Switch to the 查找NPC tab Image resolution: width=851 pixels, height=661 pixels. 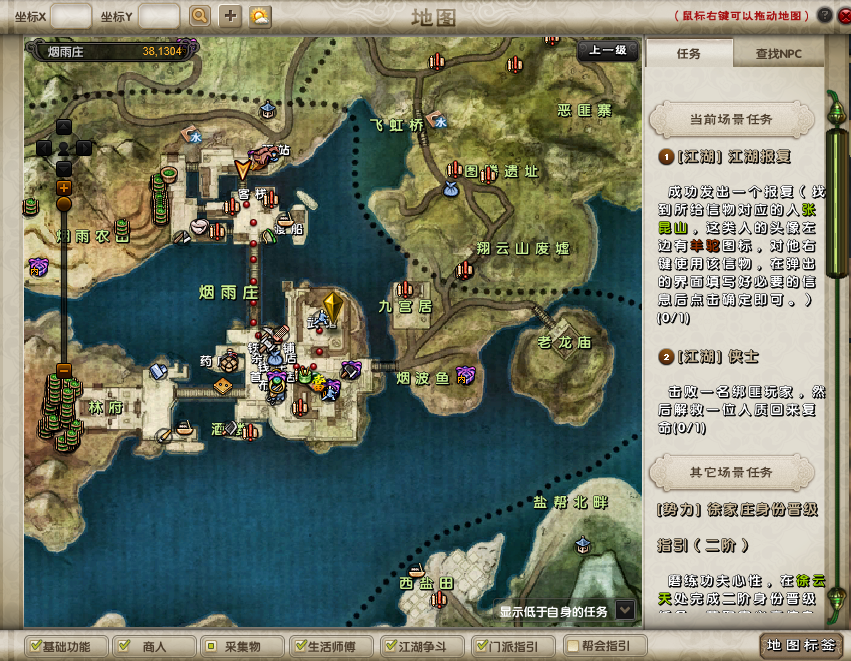(x=778, y=54)
